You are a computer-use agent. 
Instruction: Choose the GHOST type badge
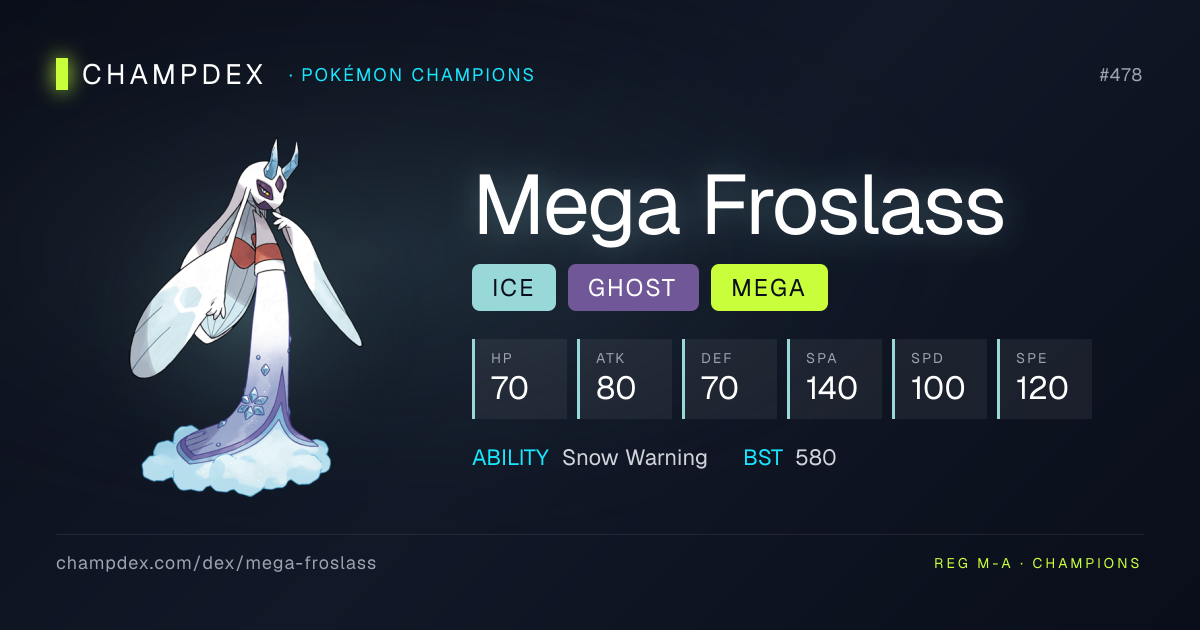[x=632, y=288]
